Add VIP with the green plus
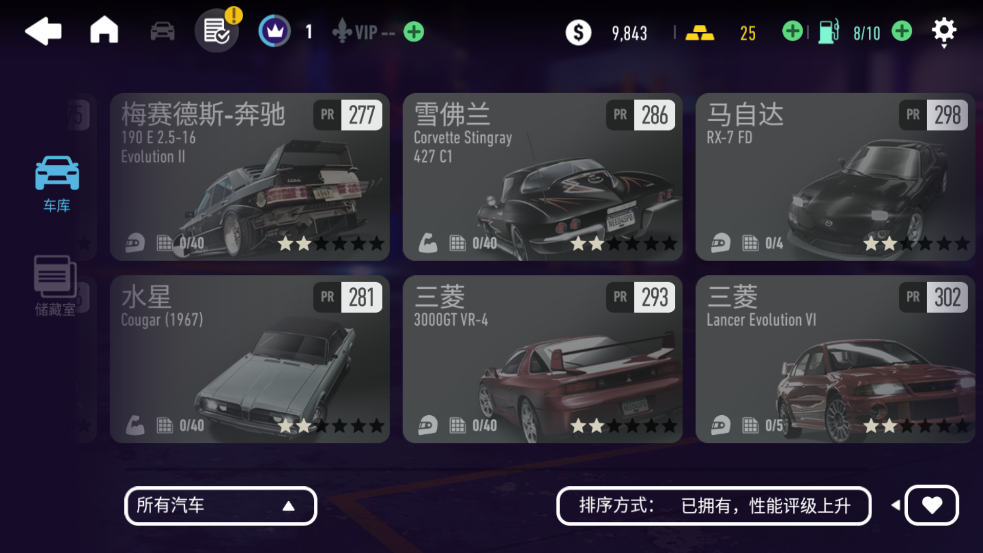The height and width of the screenshot is (553, 983). 413,32
